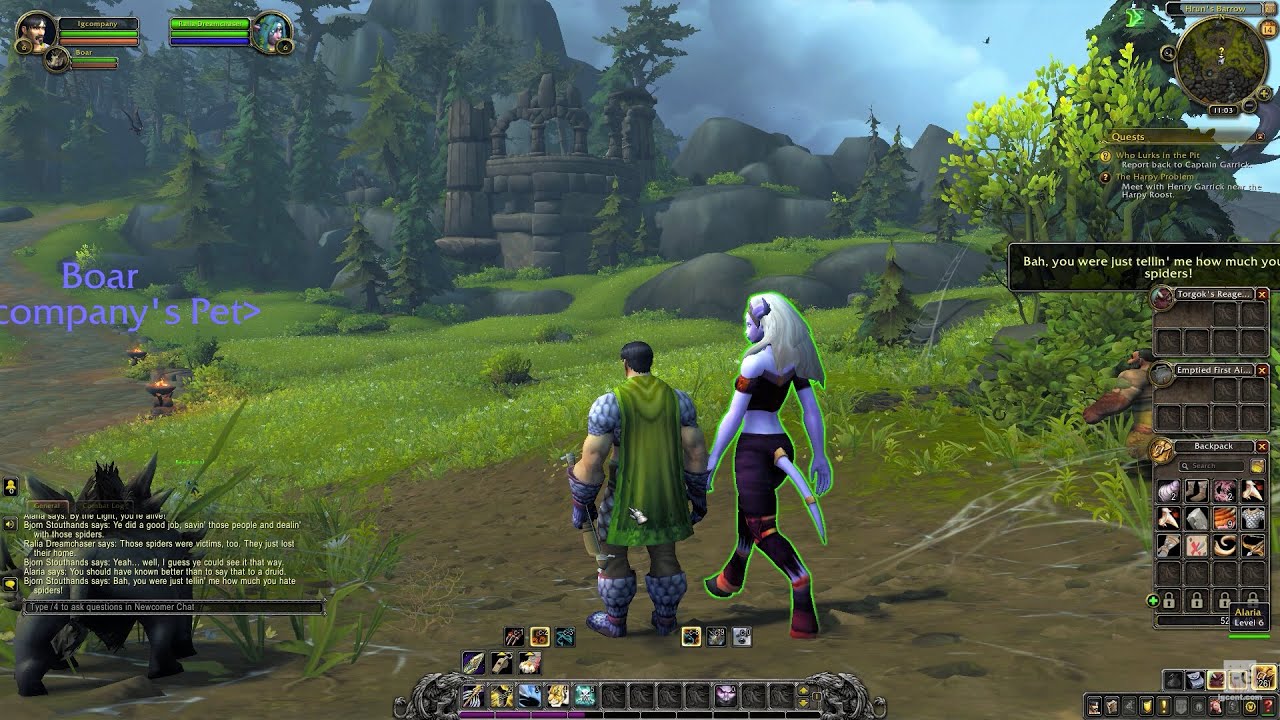Screen dimensions: 1280x720
Task: Open the calendar from the minimap
Action: coord(1267,29)
